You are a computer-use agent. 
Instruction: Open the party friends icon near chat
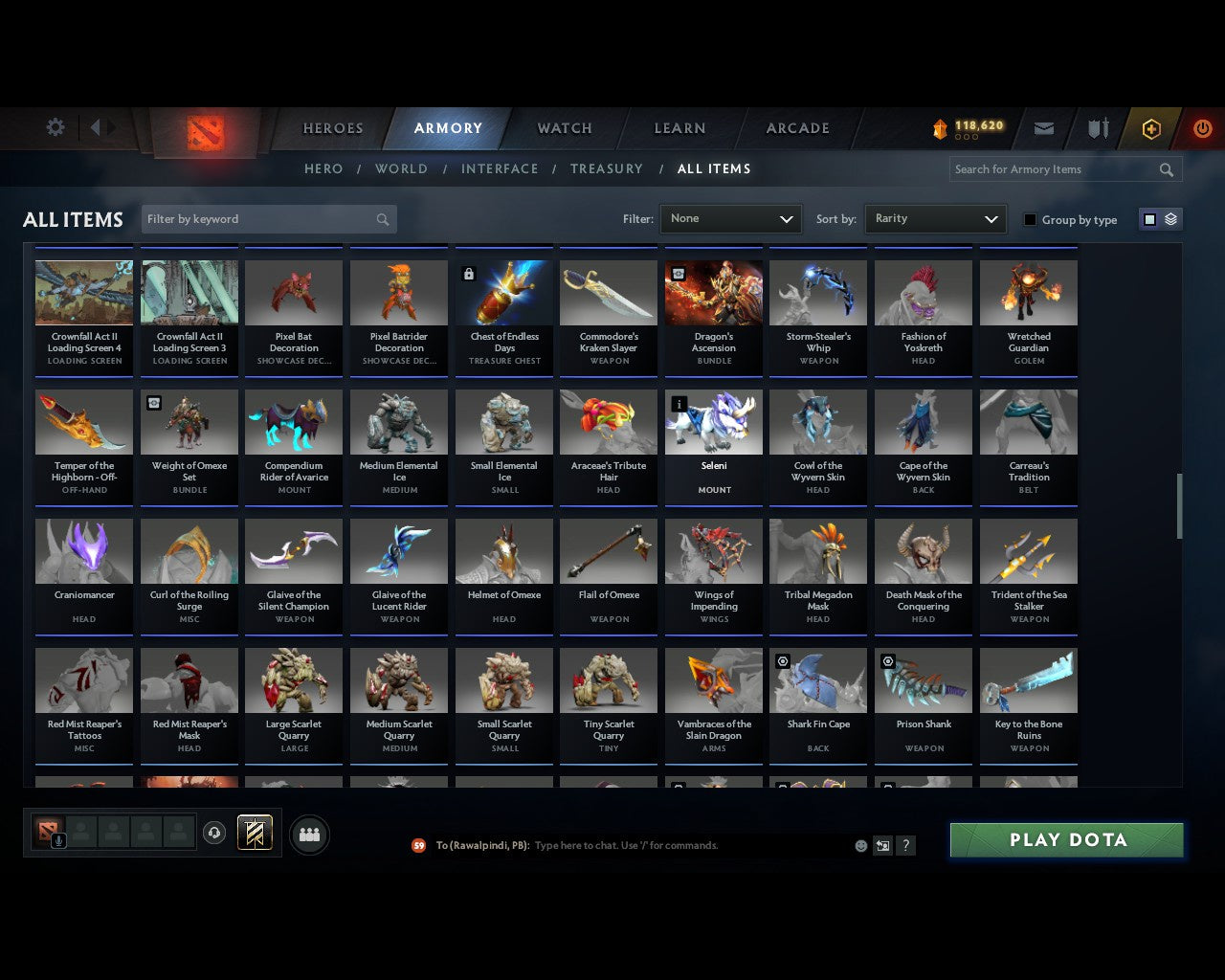point(309,834)
